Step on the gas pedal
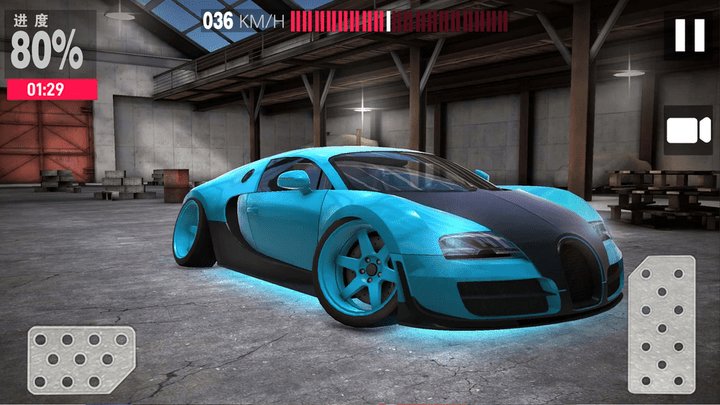Image resolution: width=720 pixels, height=405 pixels. point(660,323)
